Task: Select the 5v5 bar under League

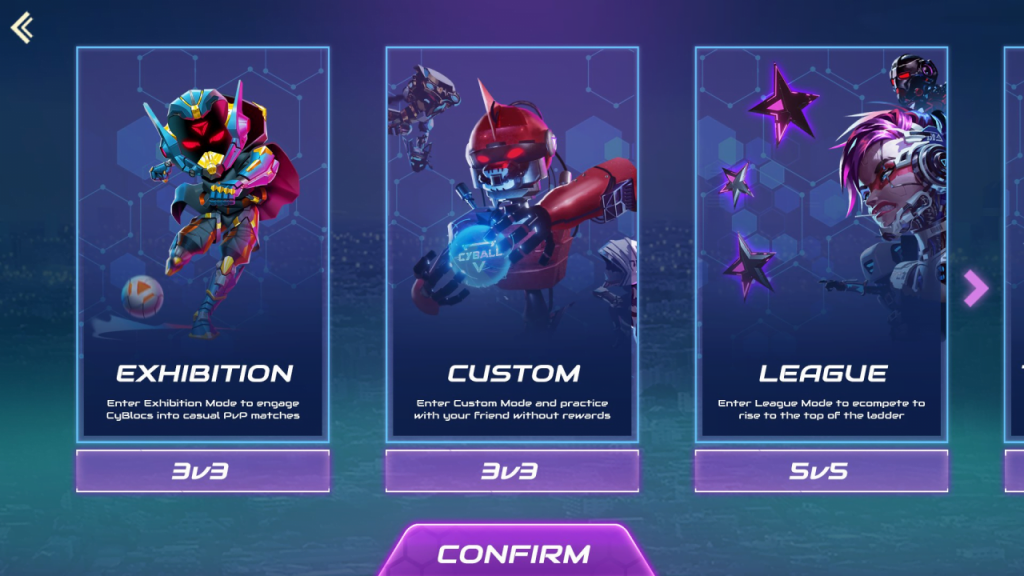Action: coord(821,470)
